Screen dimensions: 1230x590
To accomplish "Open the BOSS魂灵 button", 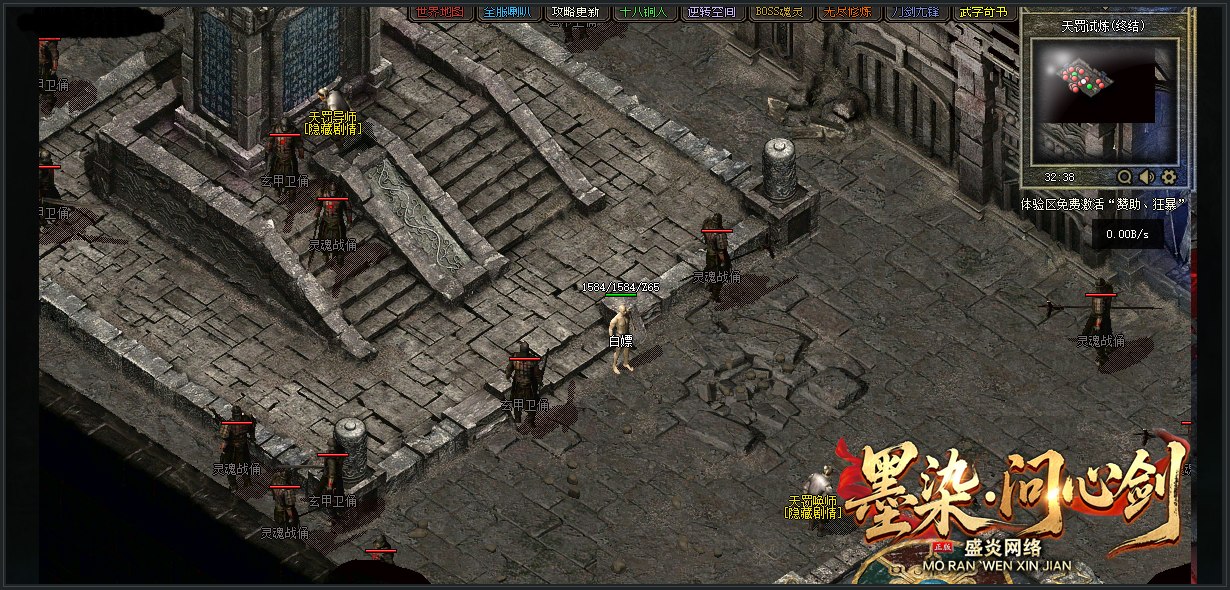I will click(x=780, y=12).
